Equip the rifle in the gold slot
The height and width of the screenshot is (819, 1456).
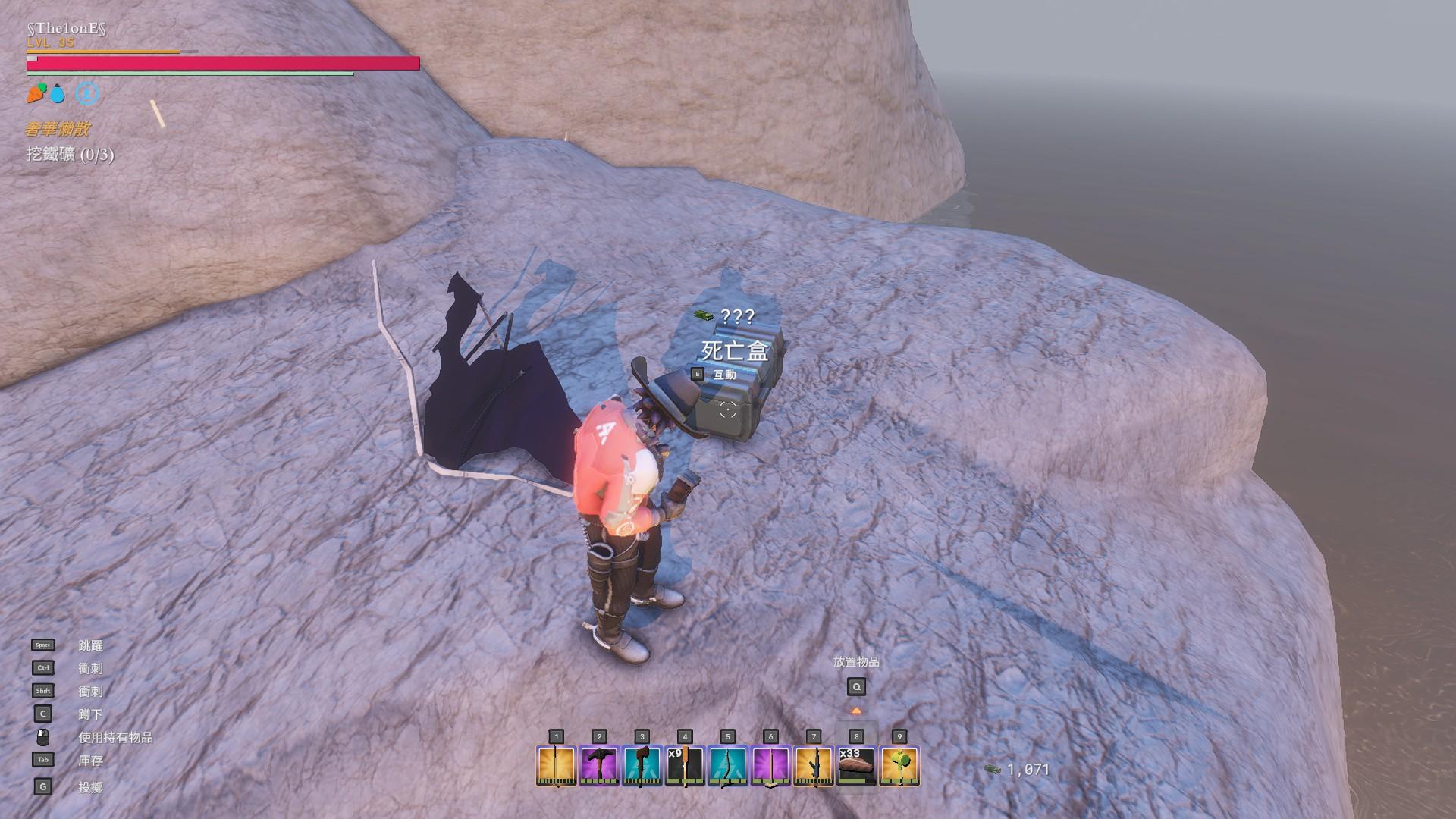tap(814, 765)
